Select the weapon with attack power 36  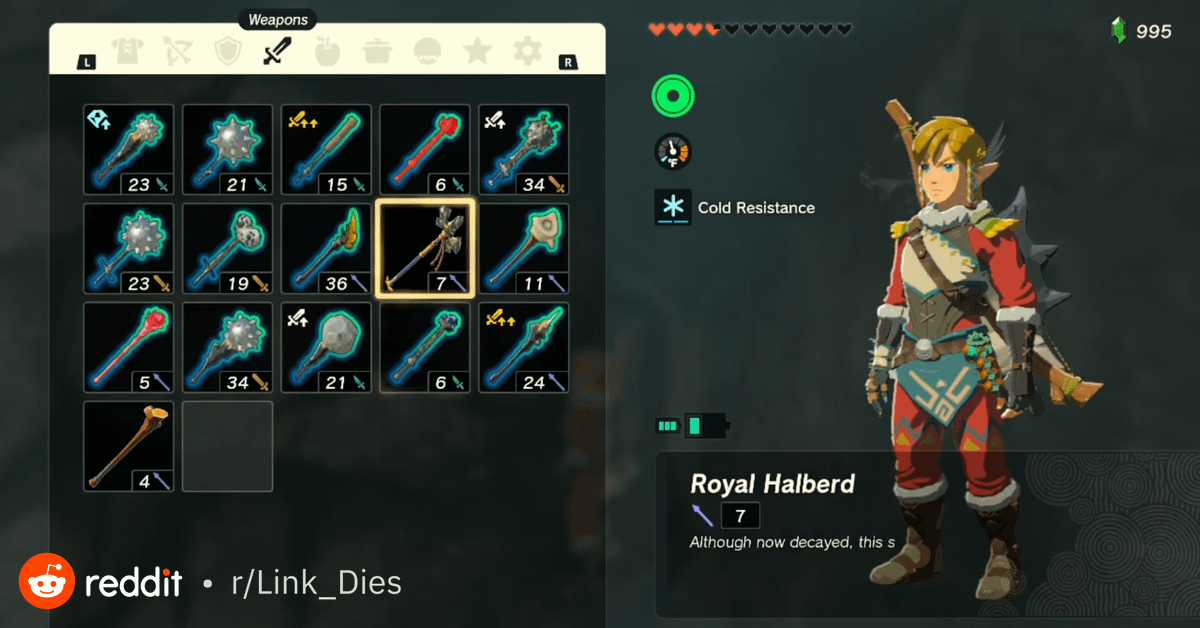click(x=326, y=248)
